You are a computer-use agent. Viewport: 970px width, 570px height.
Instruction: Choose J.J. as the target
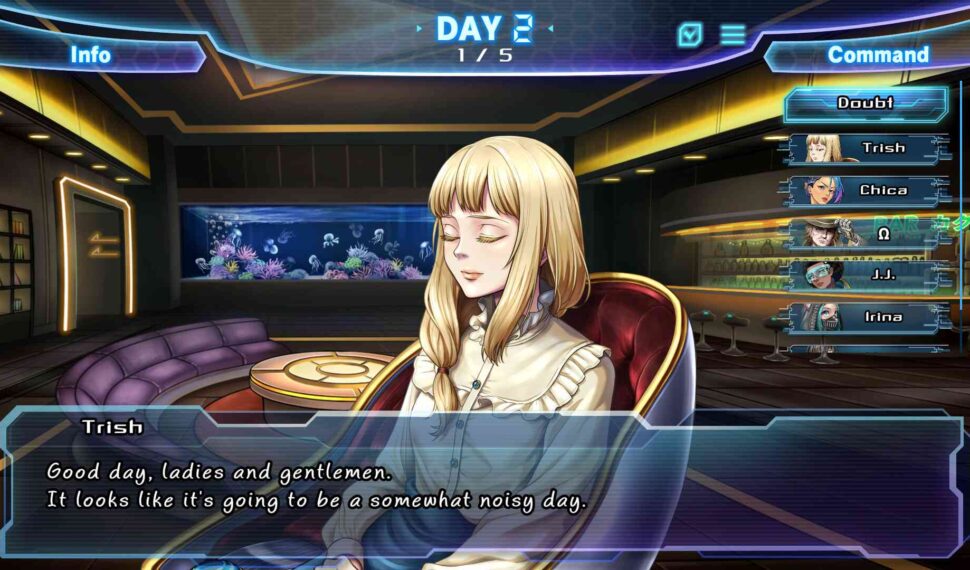tap(866, 275)
